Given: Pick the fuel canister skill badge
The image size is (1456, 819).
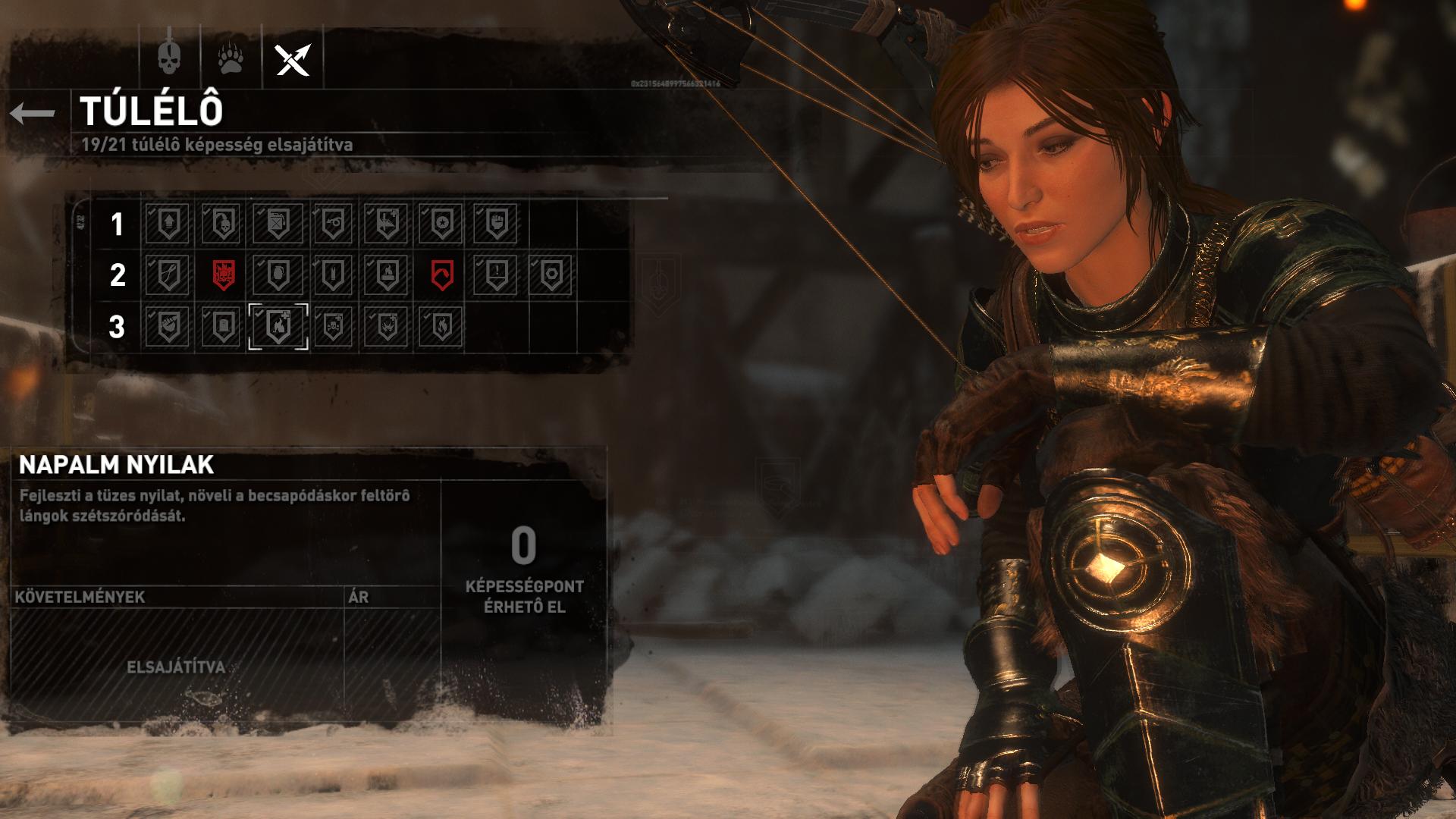Looking at the screenshot, I should point(277,224).
